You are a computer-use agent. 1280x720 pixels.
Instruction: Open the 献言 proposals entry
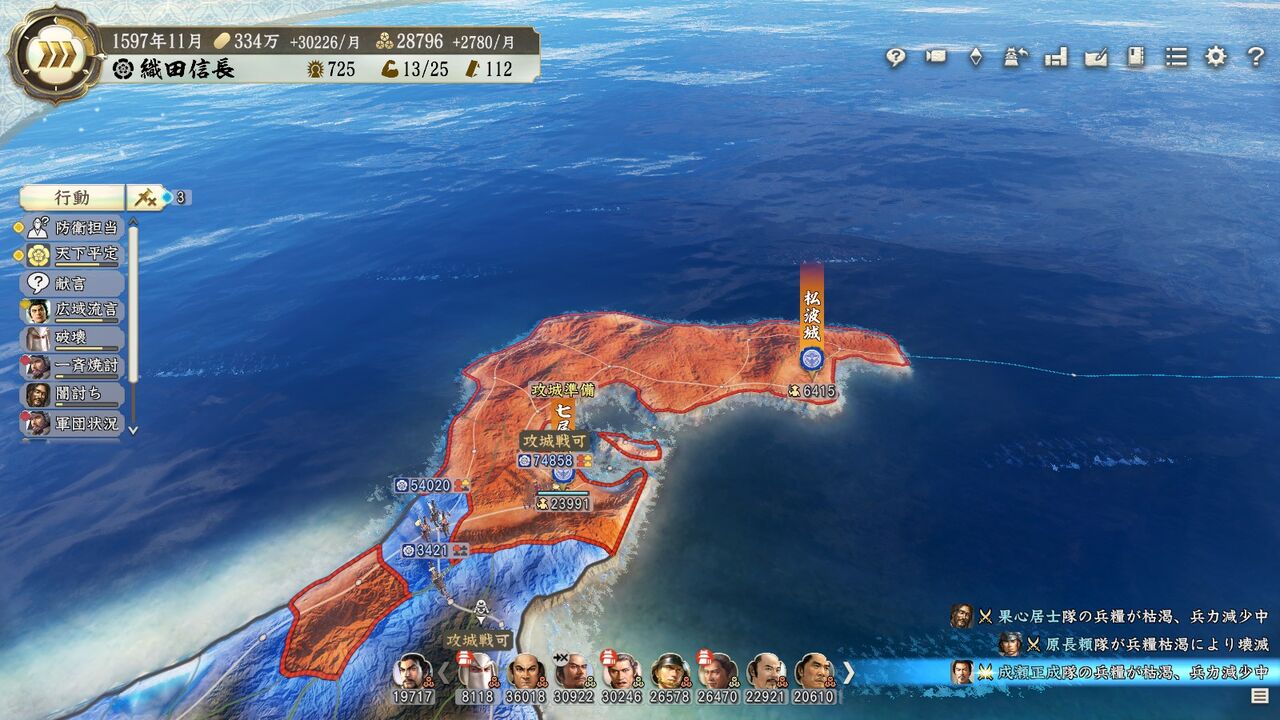(x=73, y=283)
